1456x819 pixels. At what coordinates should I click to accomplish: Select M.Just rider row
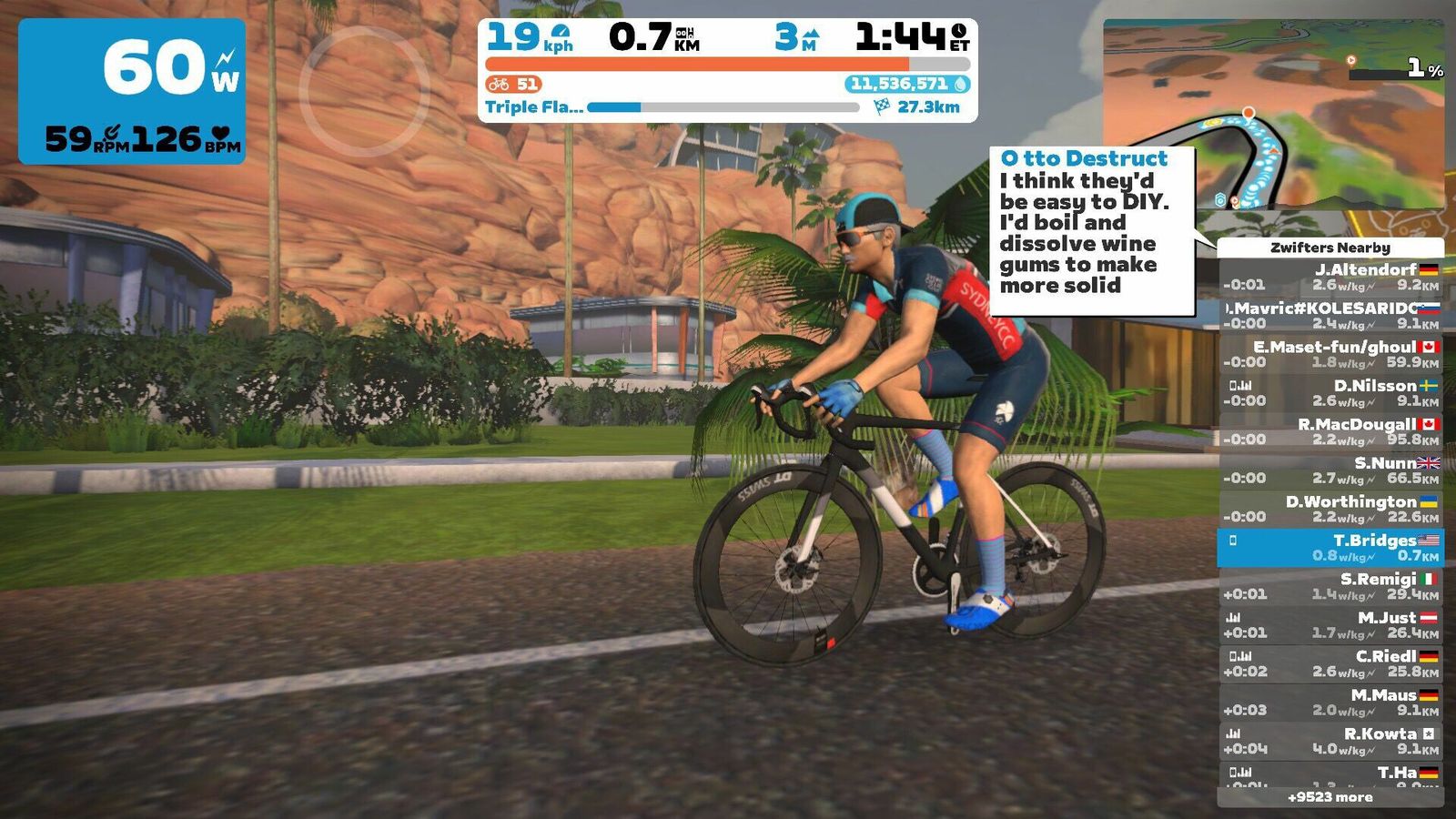(x=1330, y=625)
